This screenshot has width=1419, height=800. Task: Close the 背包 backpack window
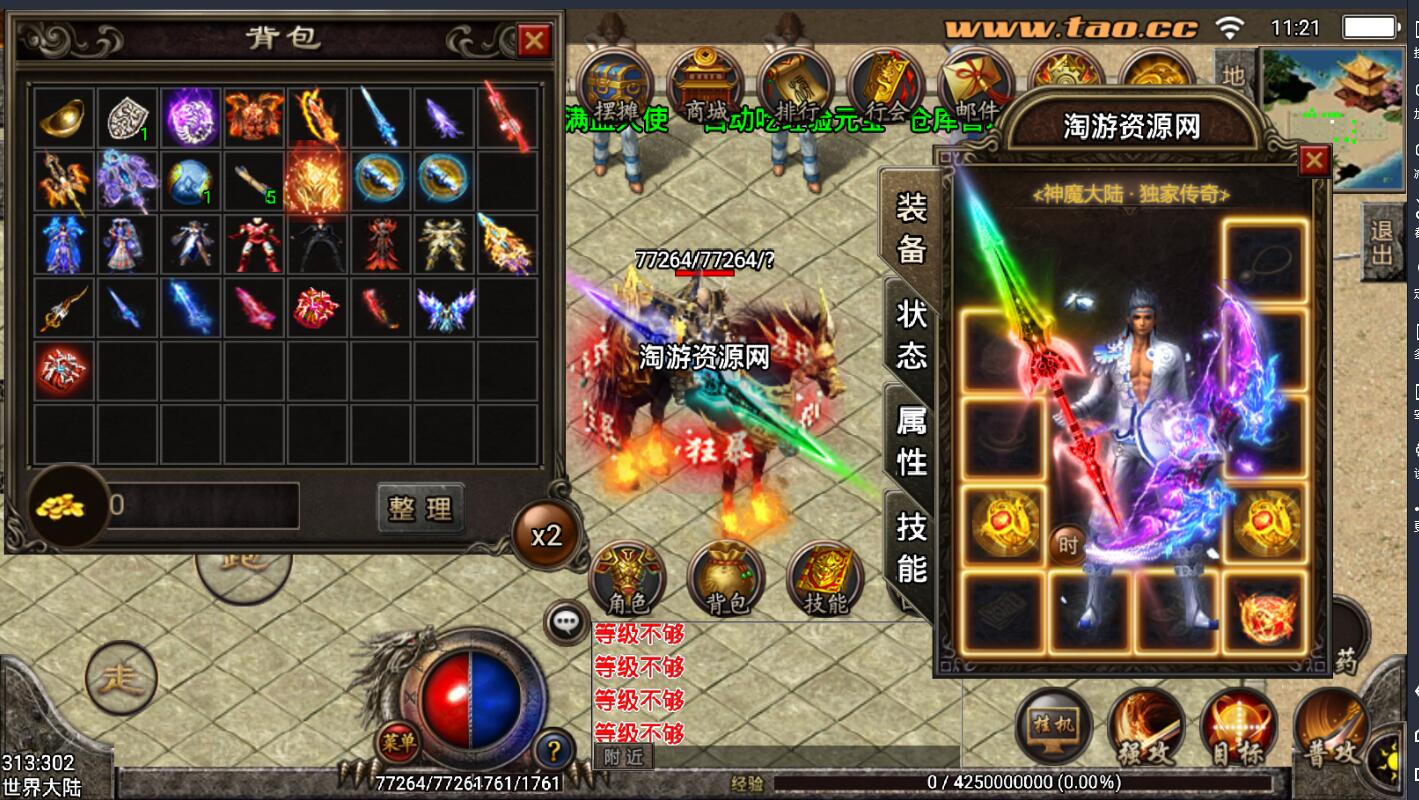coord(534,41)
